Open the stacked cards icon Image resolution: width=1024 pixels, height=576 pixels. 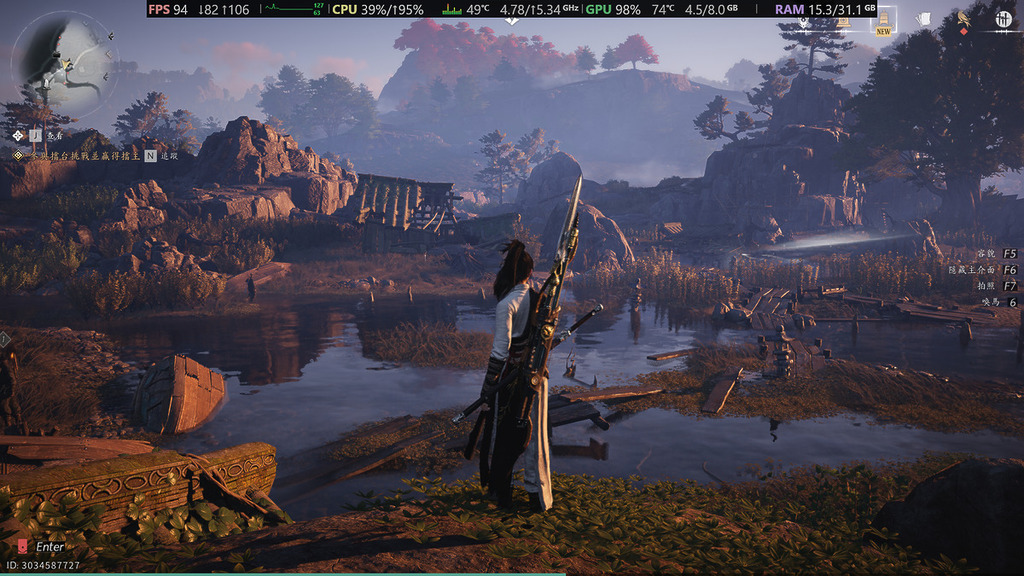pyautogui.click(x=923, y=19)
